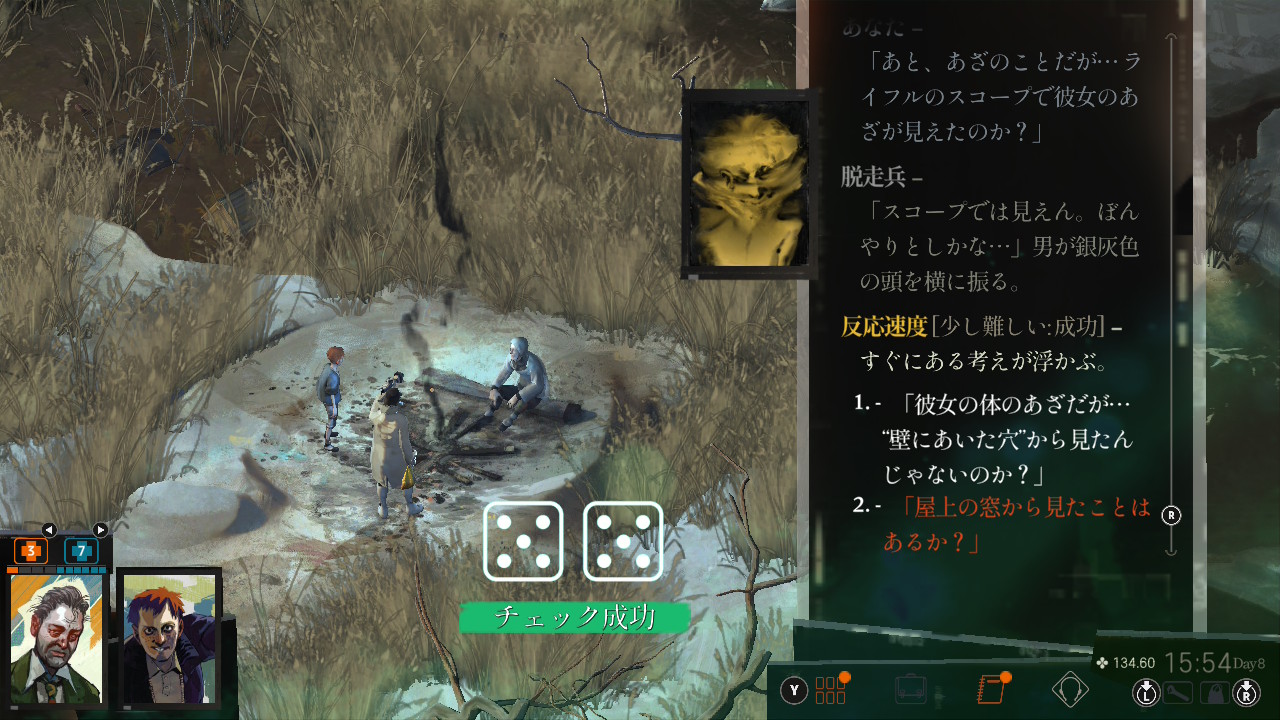Click the orange-haired companion portrait
The width and height of the screenshot is (1280, 720).
[x=168, y=638]
